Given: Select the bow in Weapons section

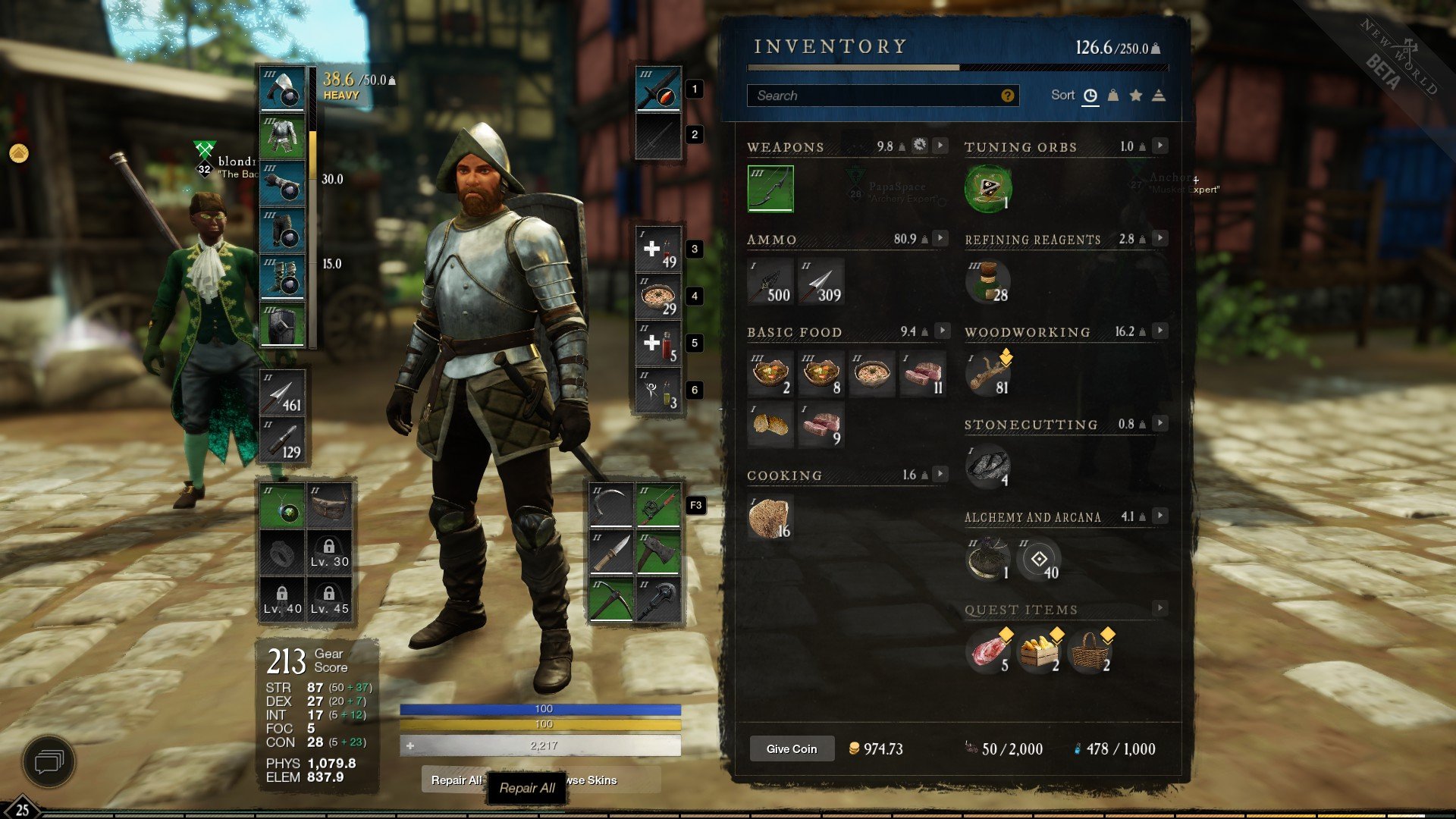Looking at the screenshot, I should tap(770, 188).
